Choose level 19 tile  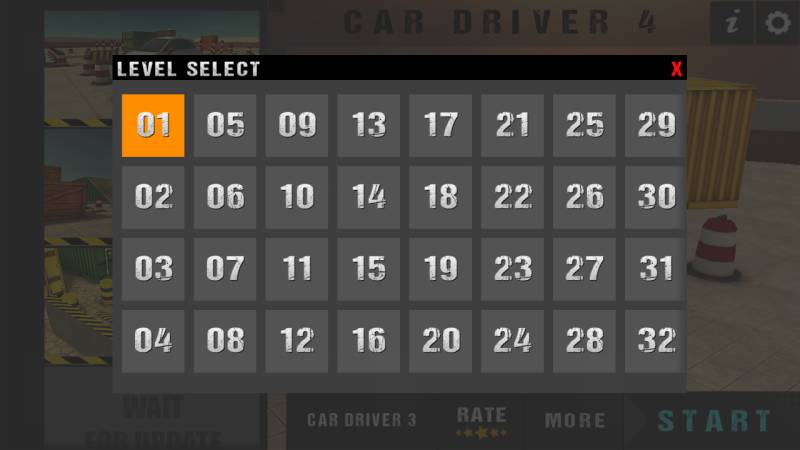point(441,269)
